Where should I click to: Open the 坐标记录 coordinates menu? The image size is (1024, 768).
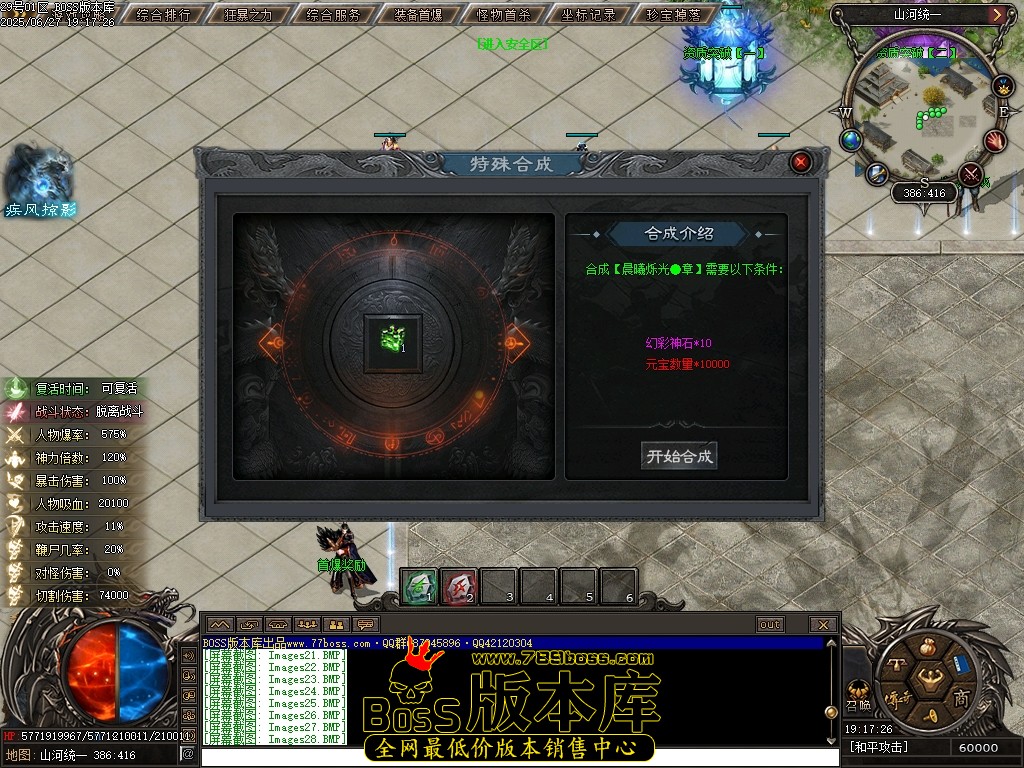click(589, 15)
